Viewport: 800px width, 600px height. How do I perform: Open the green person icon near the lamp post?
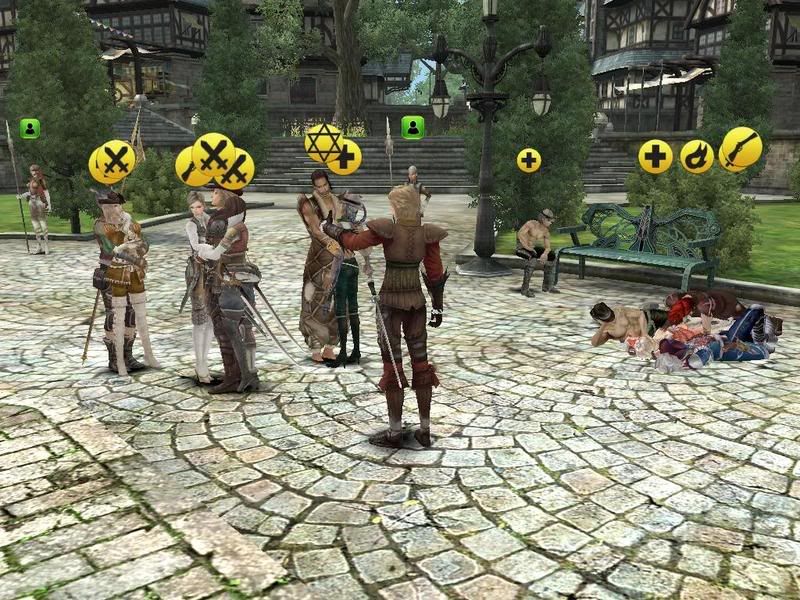point(412,127)
